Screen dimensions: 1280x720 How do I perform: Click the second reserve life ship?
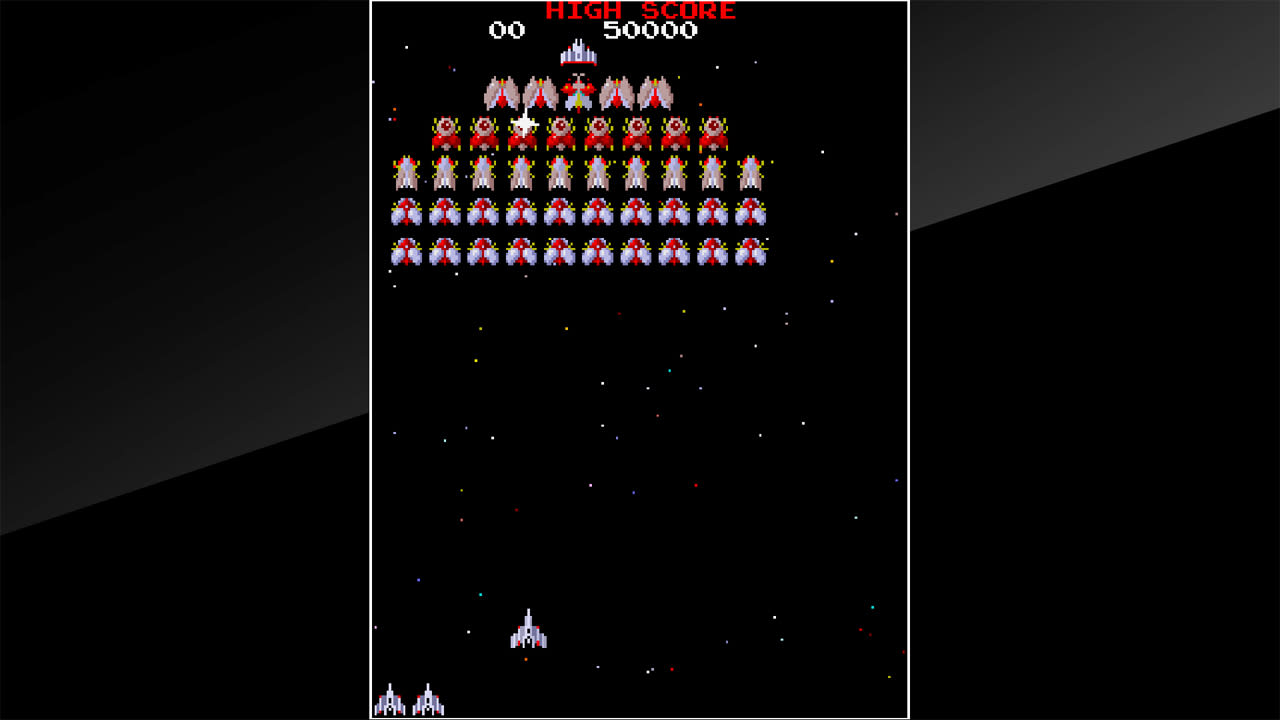pyautogui.click(x=427, y=700)
